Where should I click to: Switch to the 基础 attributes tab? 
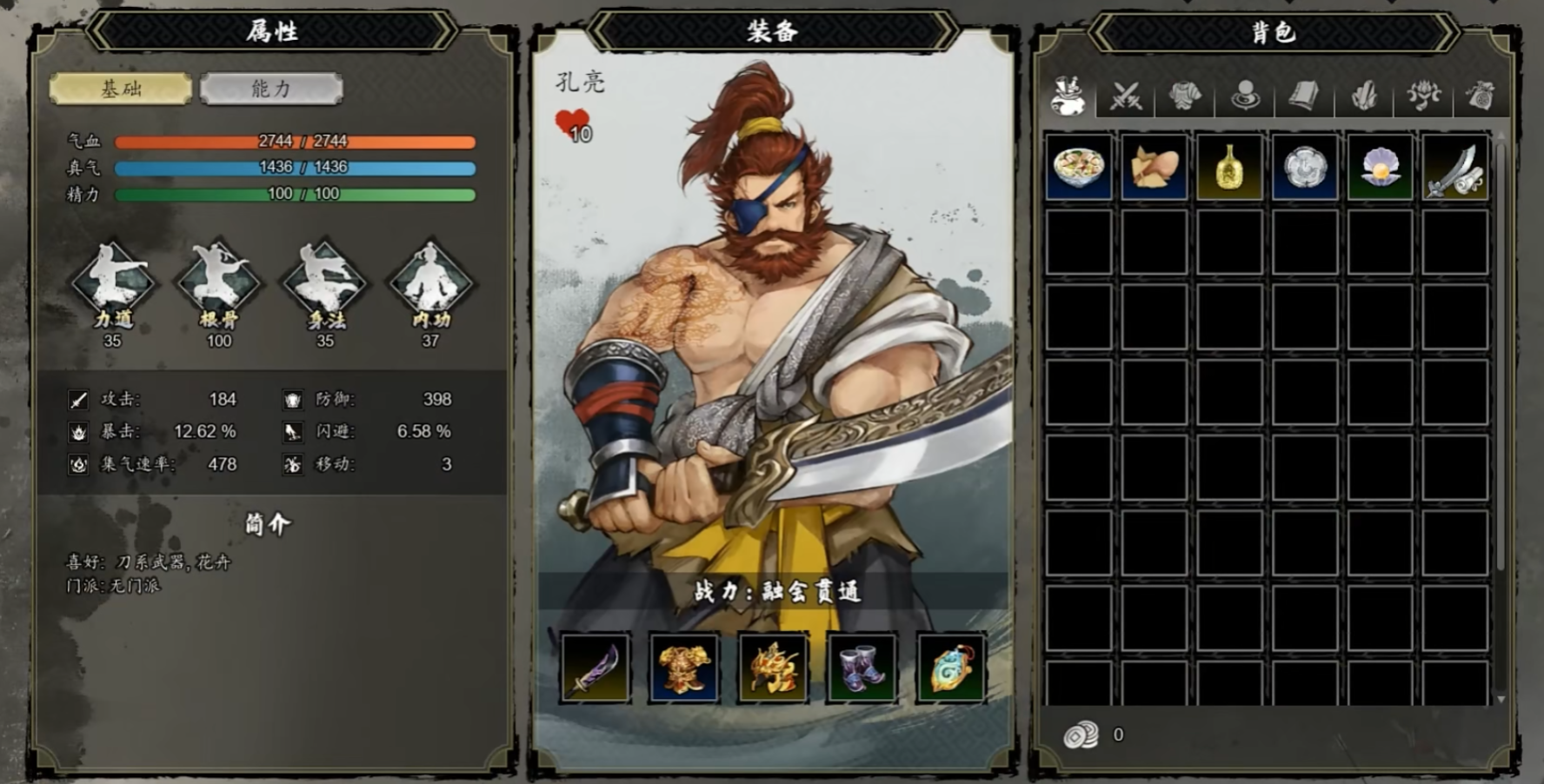point(121,89)
